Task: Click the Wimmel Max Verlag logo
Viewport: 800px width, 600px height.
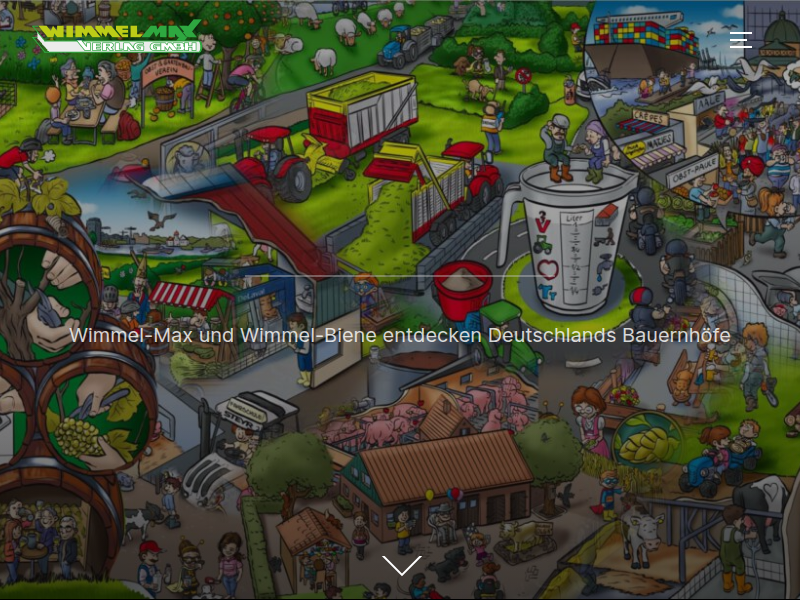Action: 120,37
